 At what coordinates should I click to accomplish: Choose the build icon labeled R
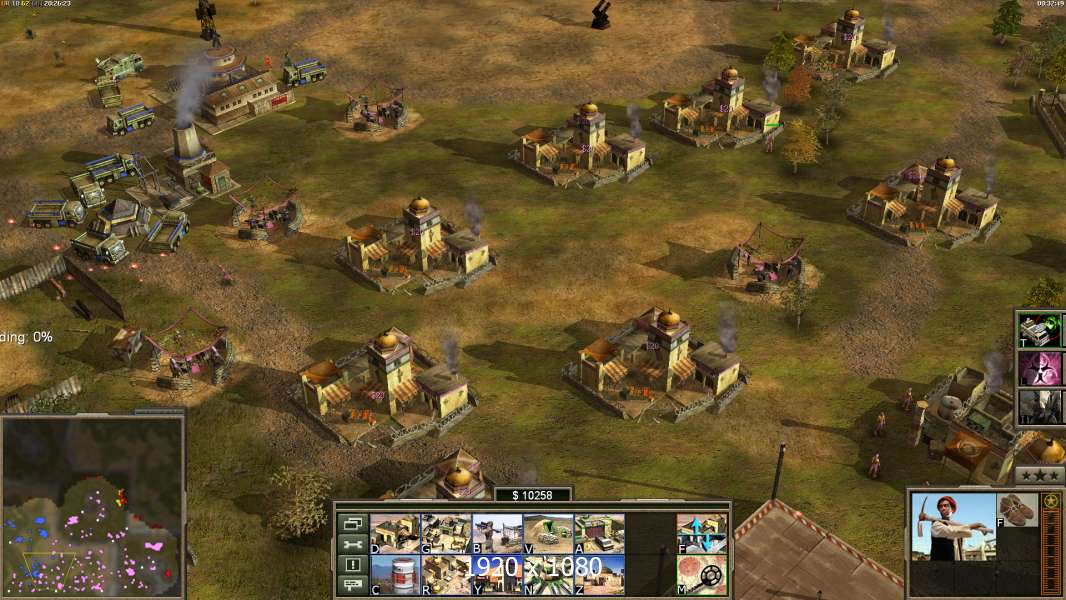(x=445, y=575)
